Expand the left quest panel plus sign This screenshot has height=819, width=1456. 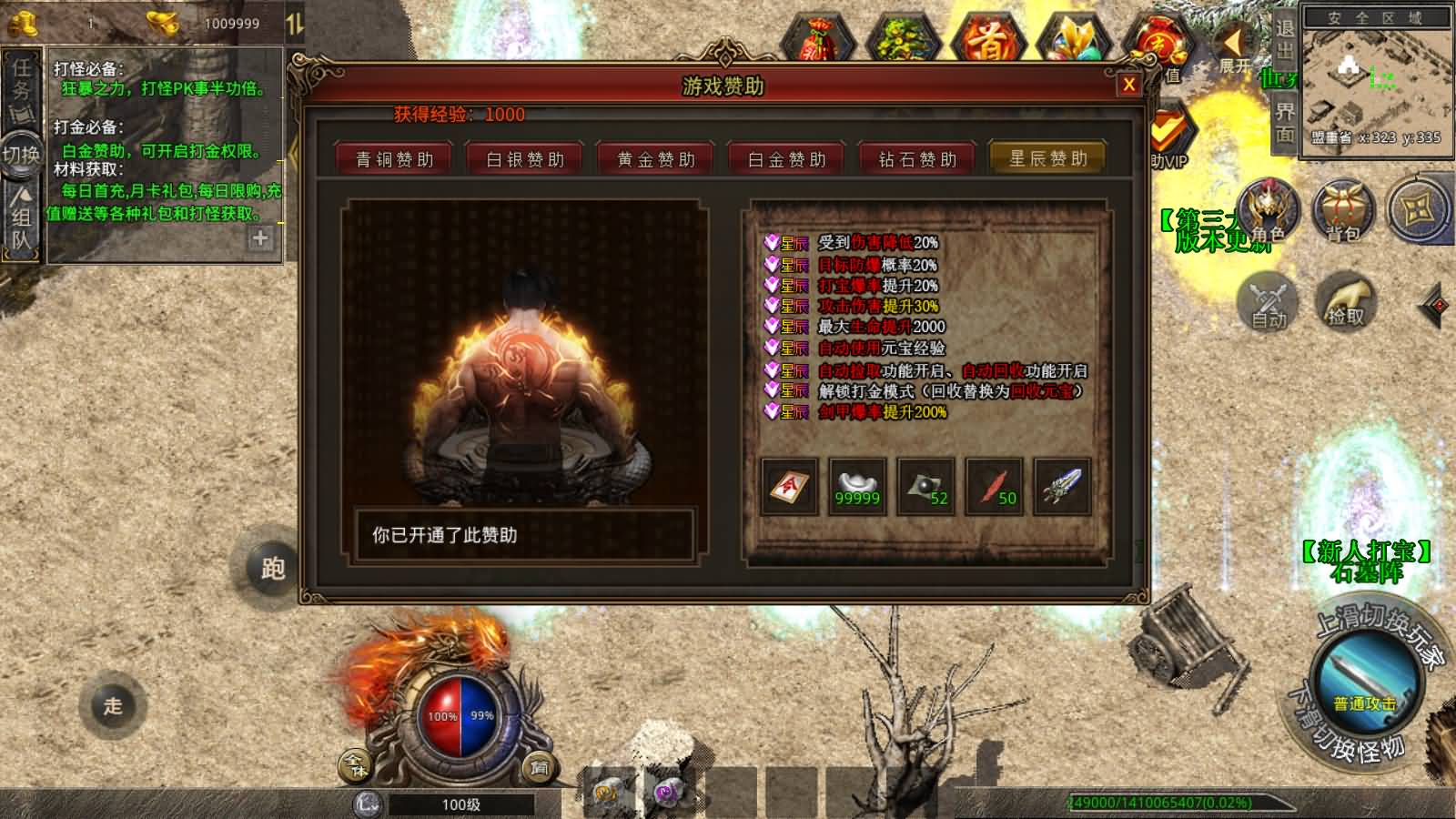point(261,239)
